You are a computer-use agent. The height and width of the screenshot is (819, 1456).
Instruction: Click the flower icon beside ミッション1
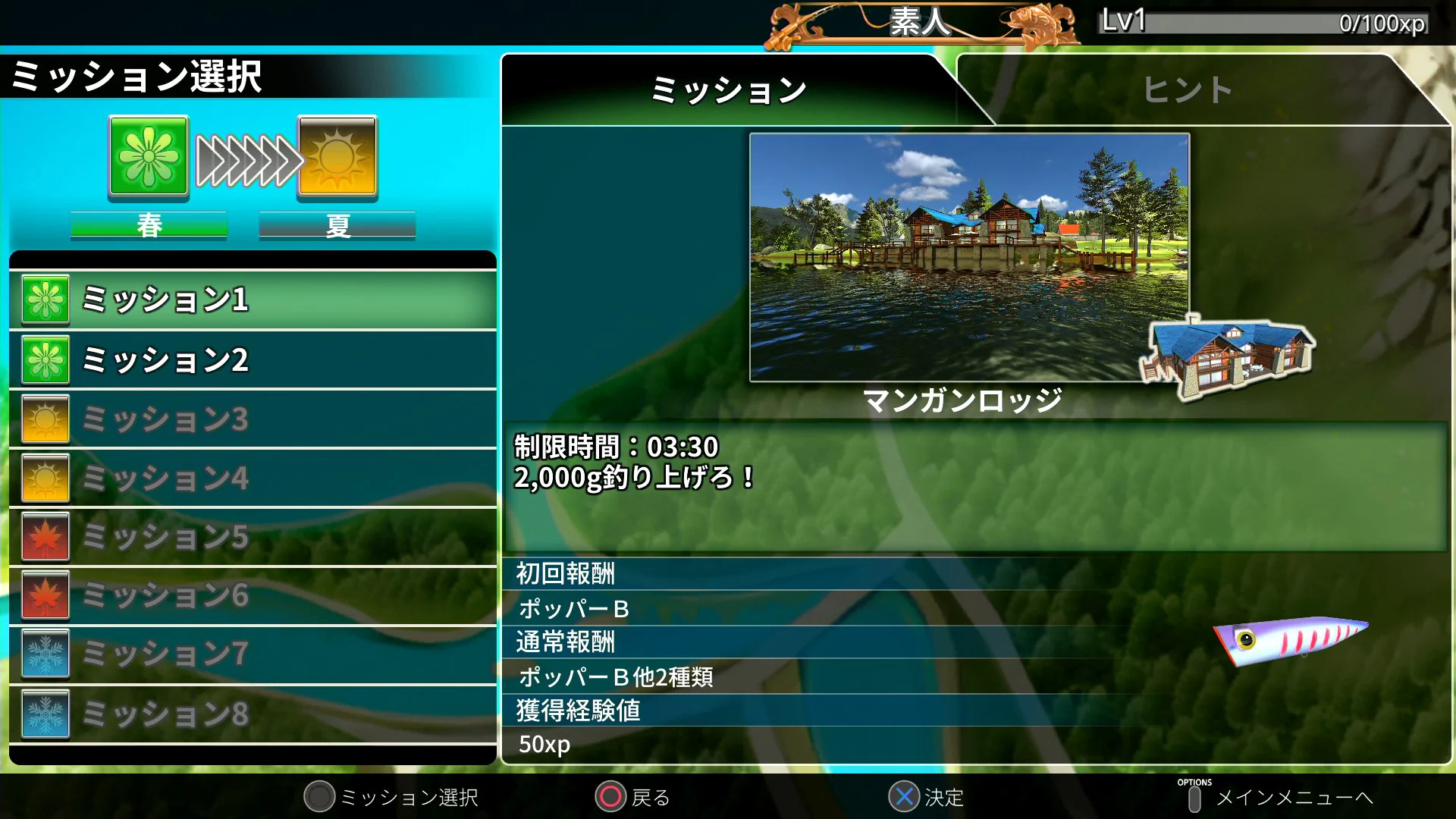click(x=44, y=299)
